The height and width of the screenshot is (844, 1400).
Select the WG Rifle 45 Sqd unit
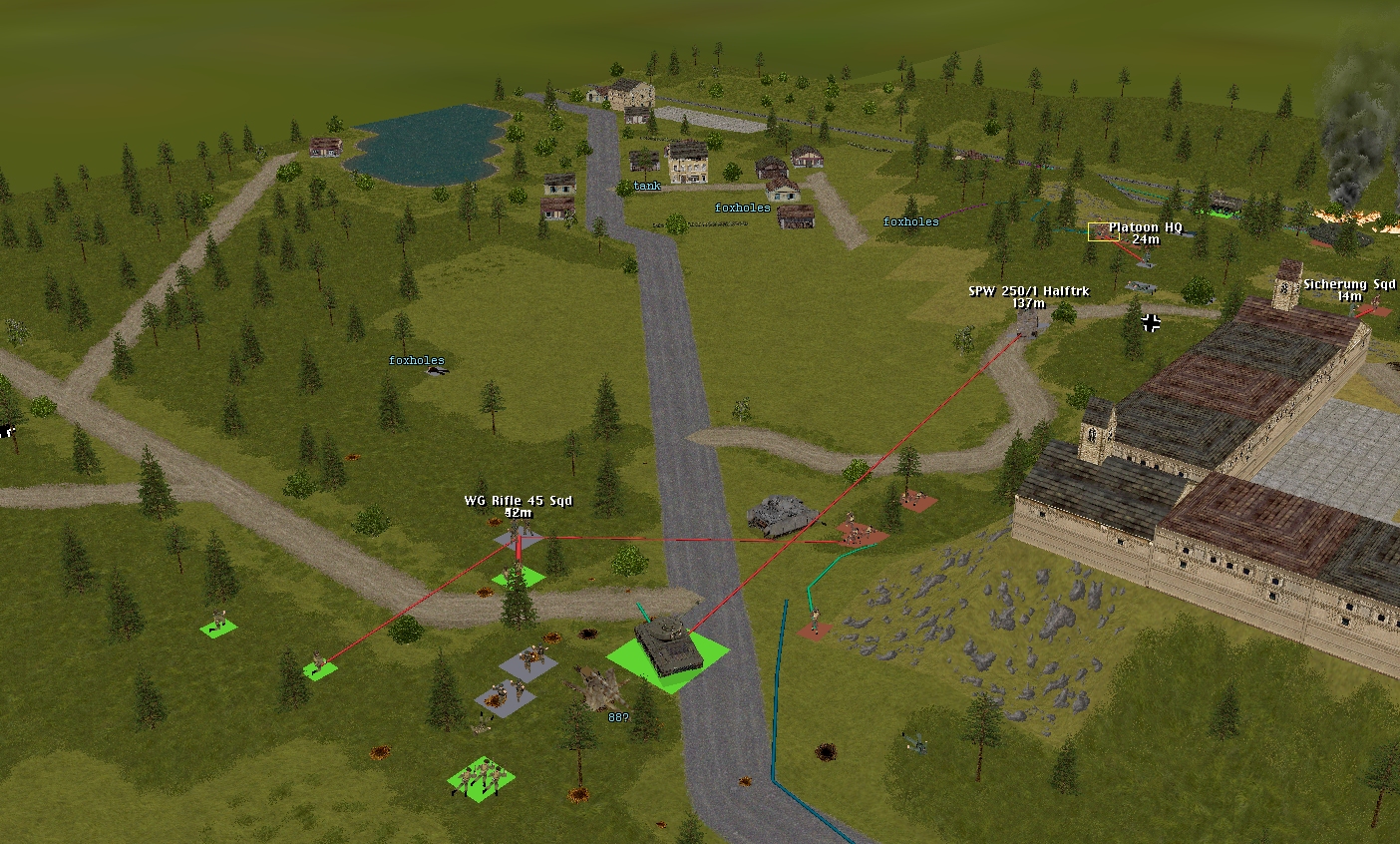click(517, 537)
